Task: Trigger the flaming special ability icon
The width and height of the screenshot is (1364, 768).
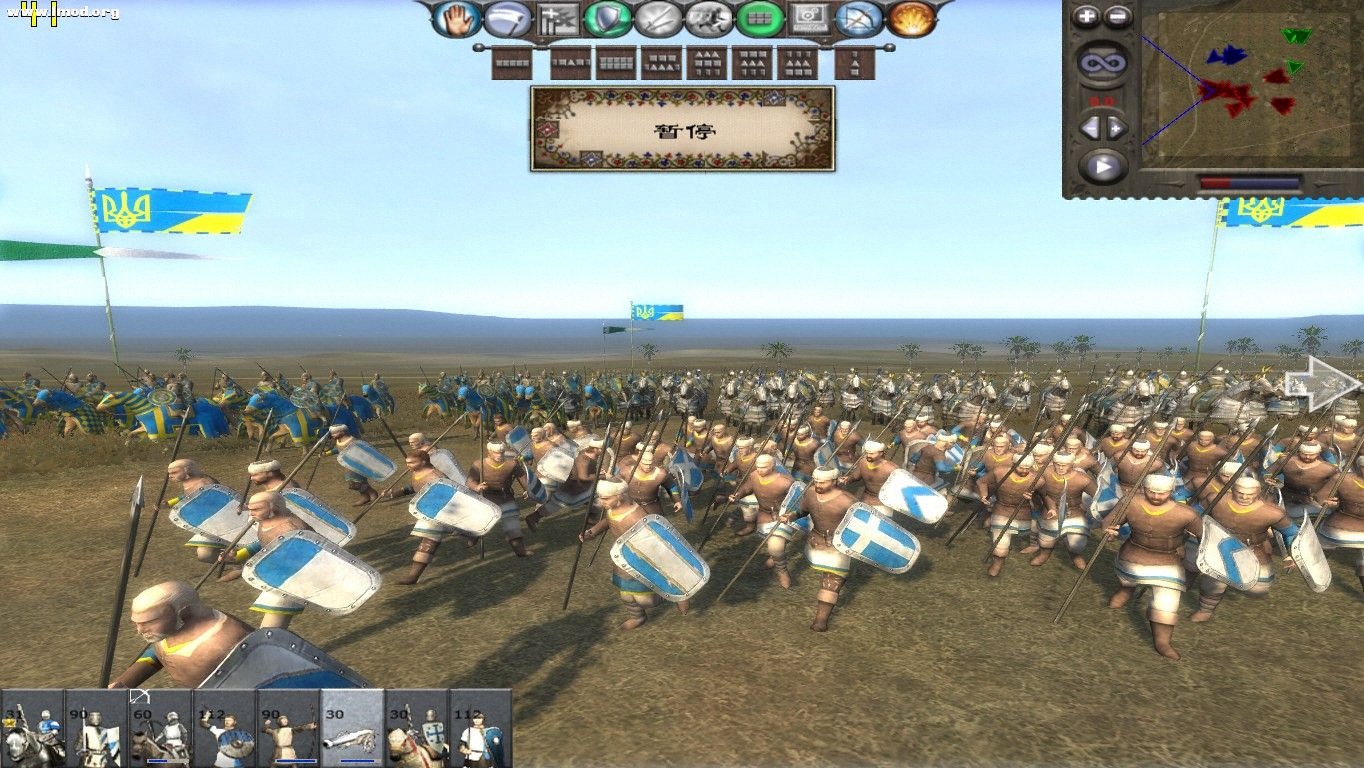Action: pyautogui.click(x=910, y=22)
